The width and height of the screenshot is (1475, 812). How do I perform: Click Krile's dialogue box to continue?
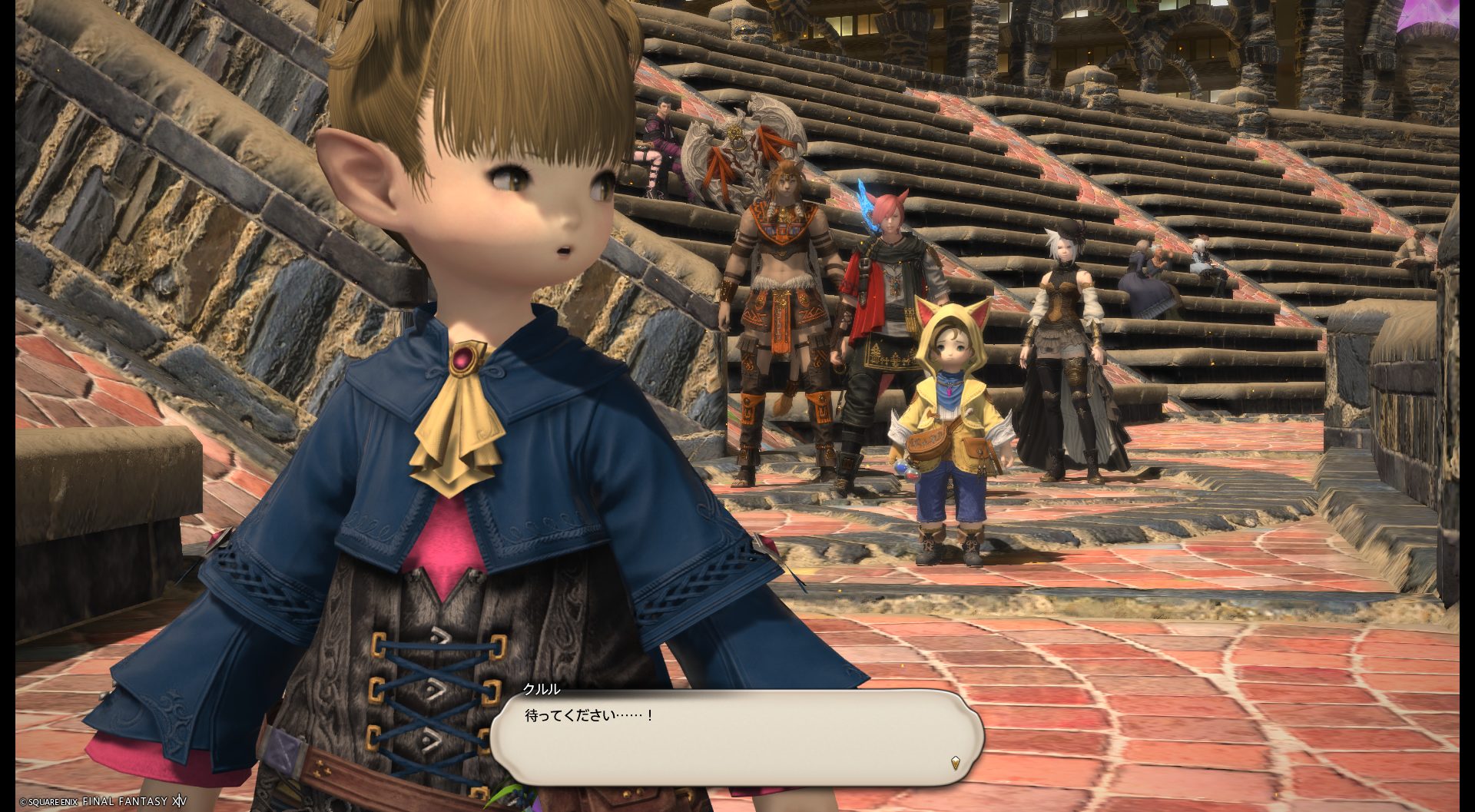coord(736,736)
